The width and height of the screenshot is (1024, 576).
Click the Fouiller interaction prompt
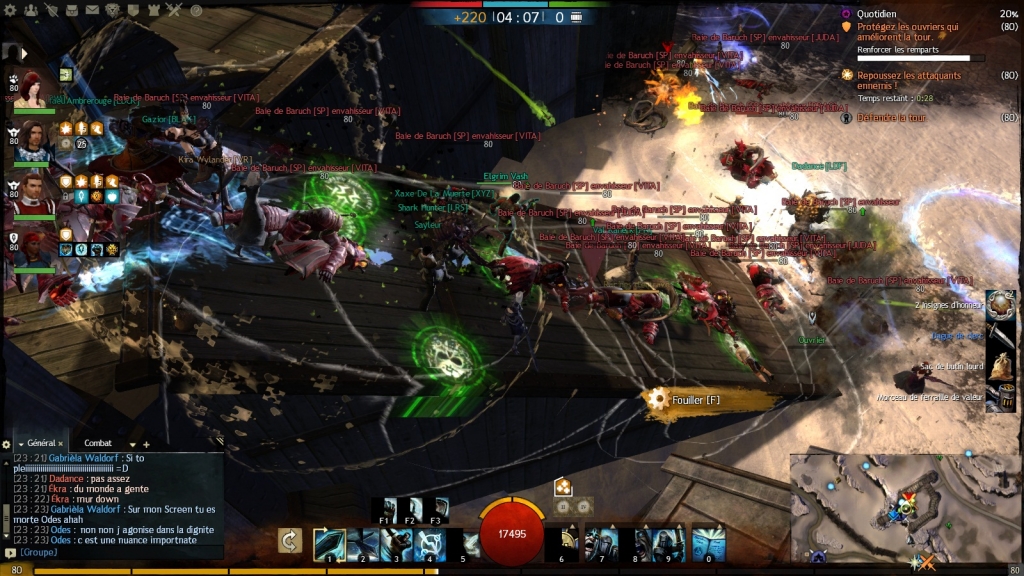tap(700, 399)
